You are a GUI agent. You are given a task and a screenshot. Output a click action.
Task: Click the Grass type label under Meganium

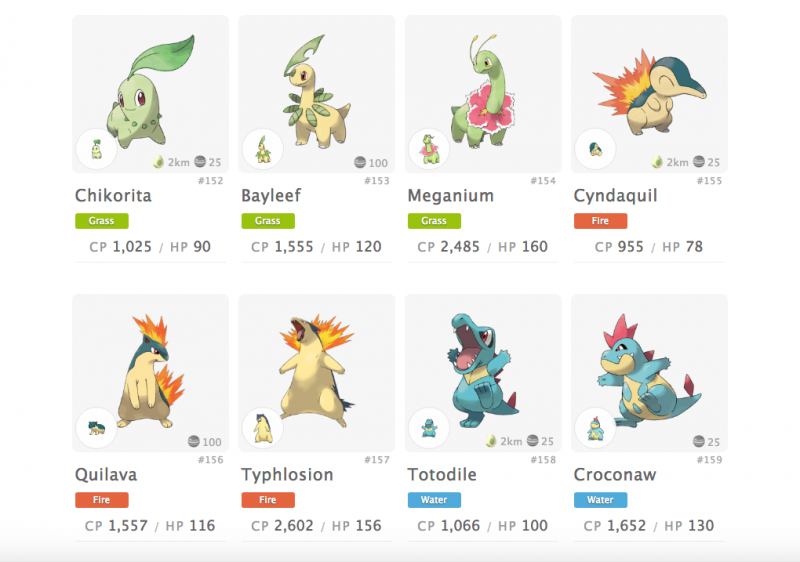[434, 221]
